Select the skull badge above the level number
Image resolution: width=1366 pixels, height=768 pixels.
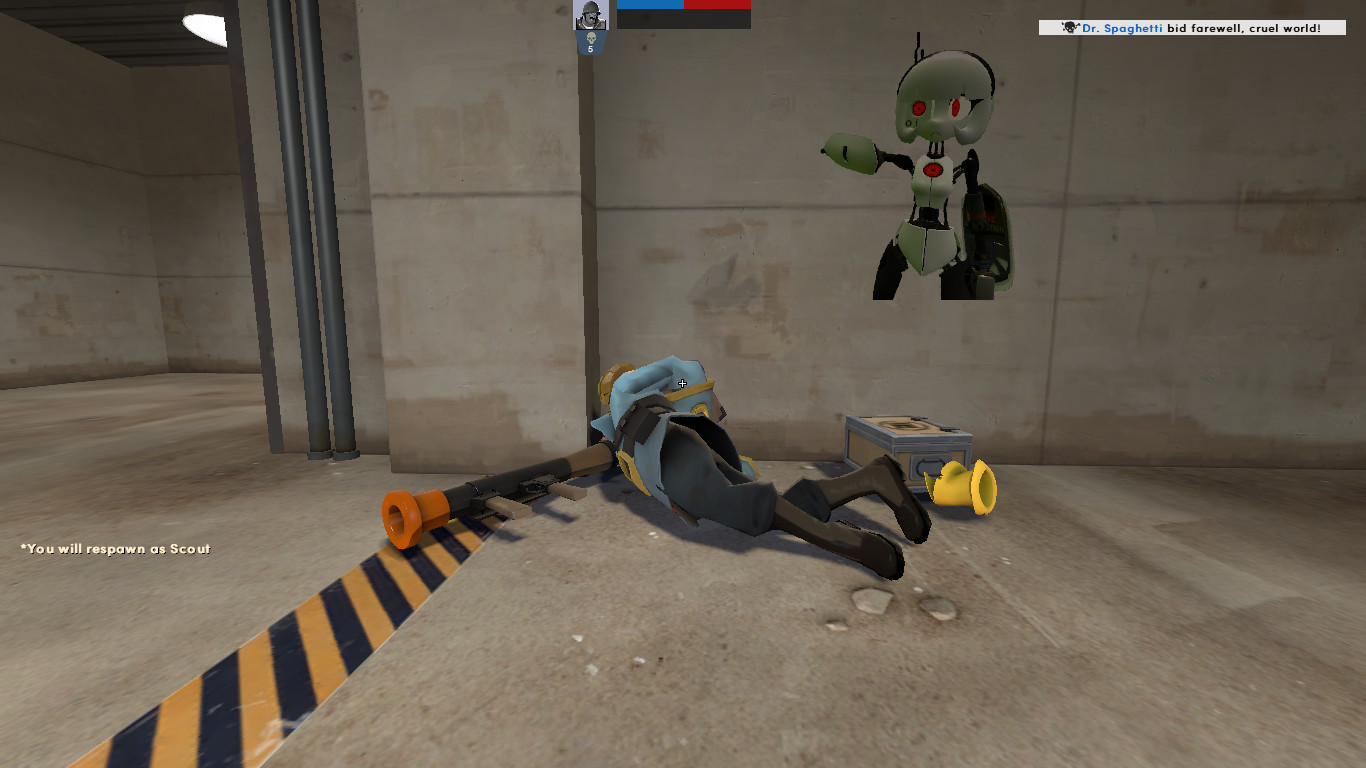click(x=591, y=38)
